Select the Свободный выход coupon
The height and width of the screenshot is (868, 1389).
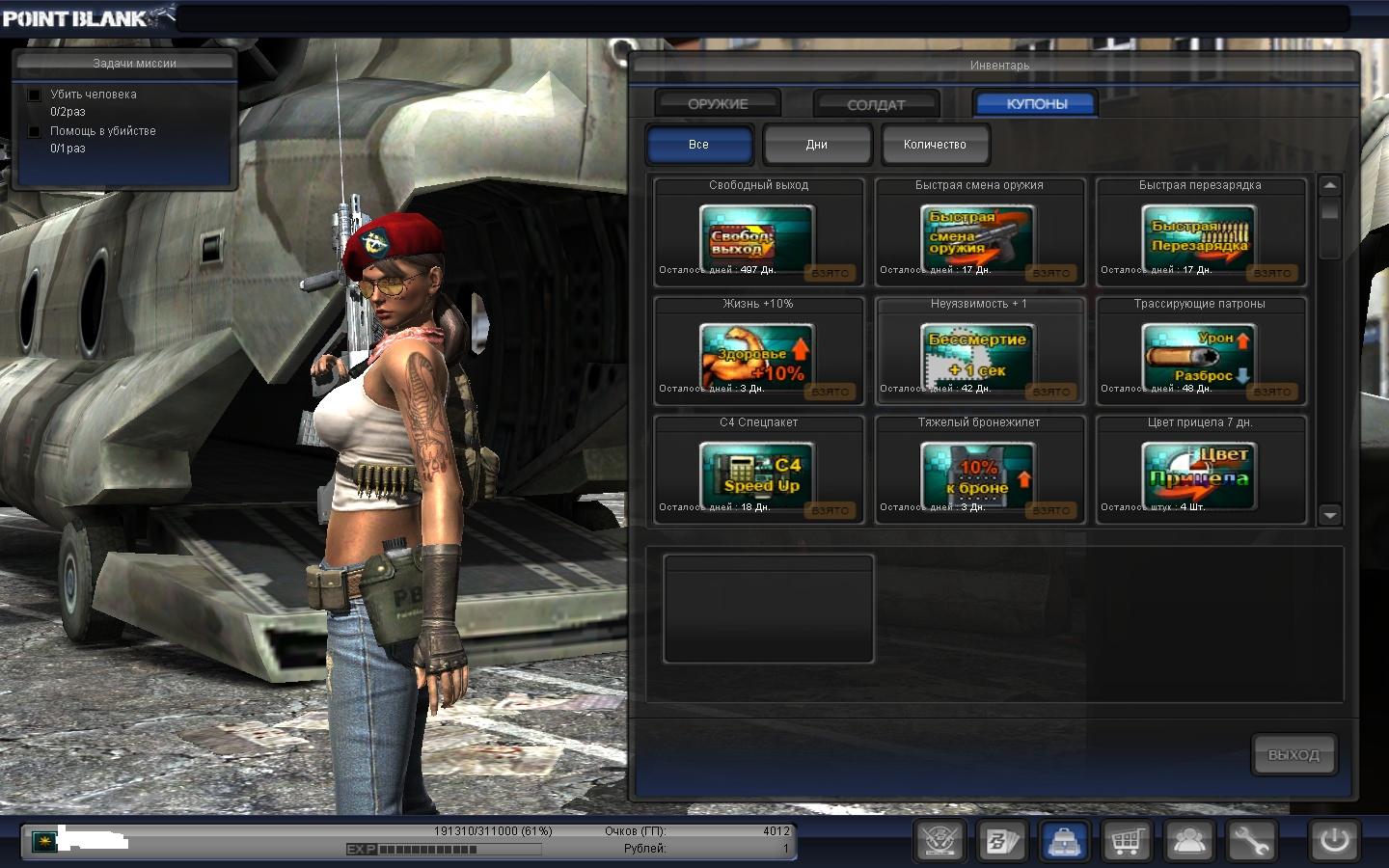757,235
